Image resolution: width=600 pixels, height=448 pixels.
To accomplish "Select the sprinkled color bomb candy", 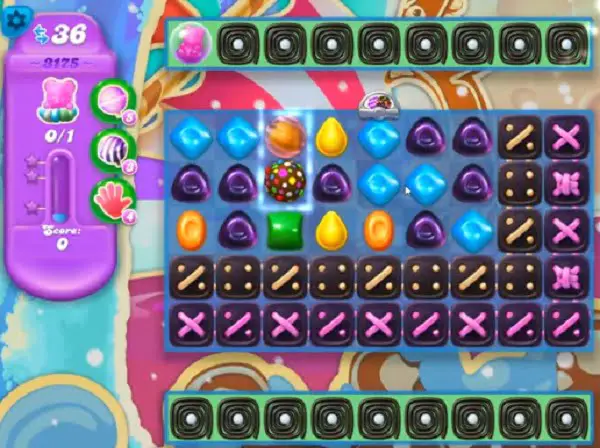I will click(x=285, y=181).
